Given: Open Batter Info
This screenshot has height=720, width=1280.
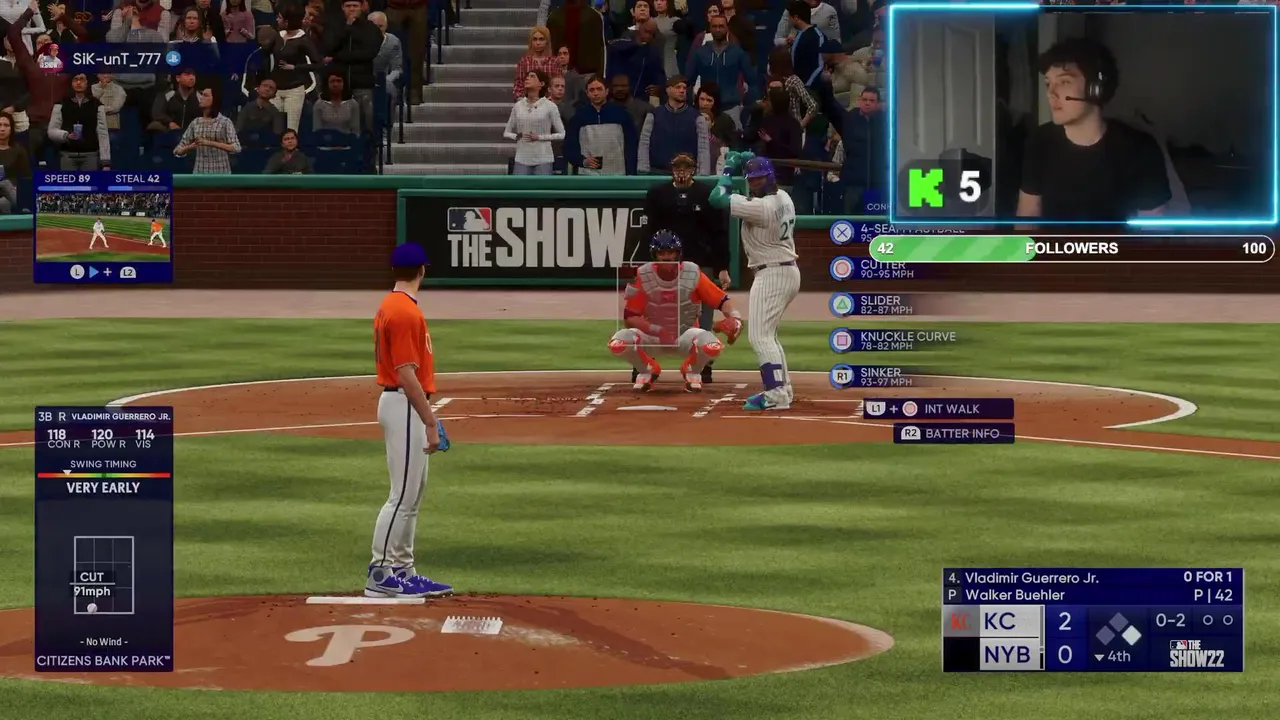Looking at the screenshot, I should (x=953, y=433).
